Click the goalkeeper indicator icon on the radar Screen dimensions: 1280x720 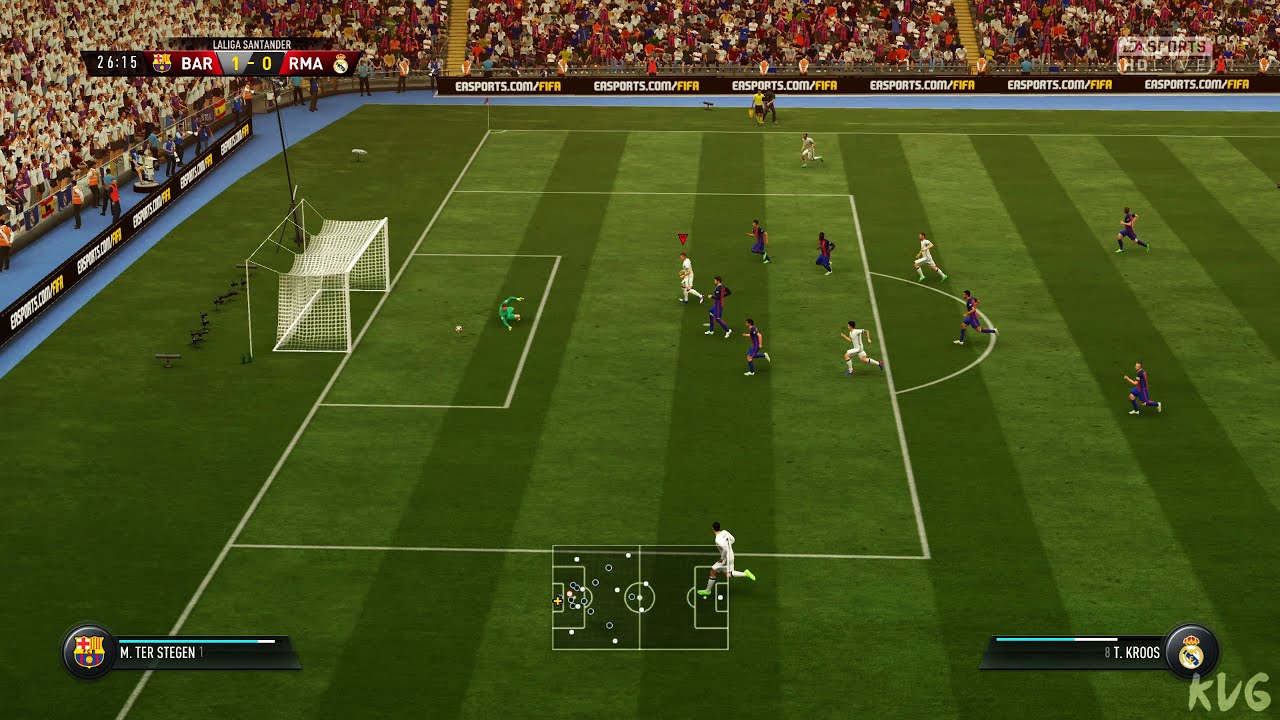569,593
